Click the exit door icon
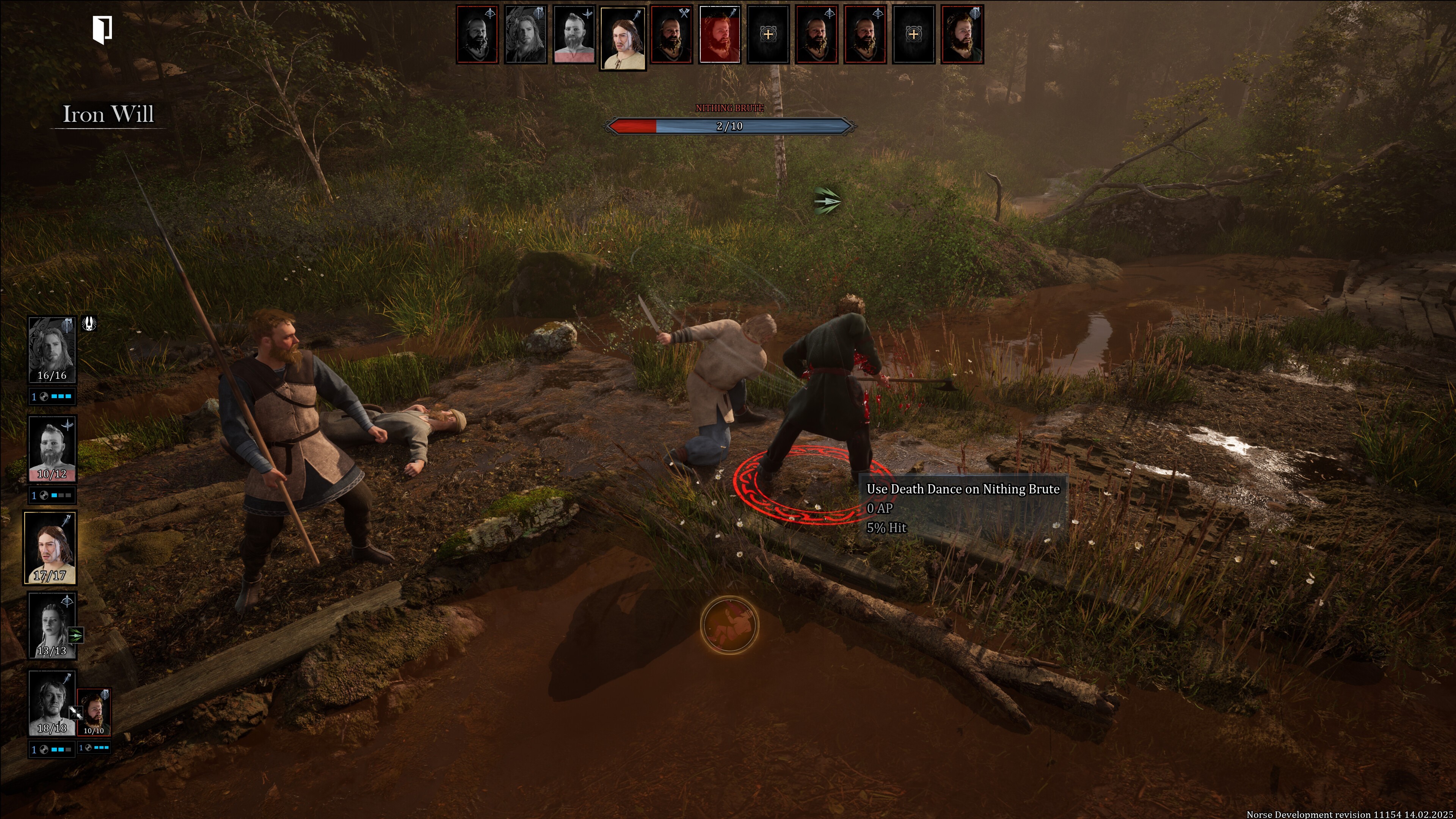This screenshot has width=1456, height=819. 102,30
